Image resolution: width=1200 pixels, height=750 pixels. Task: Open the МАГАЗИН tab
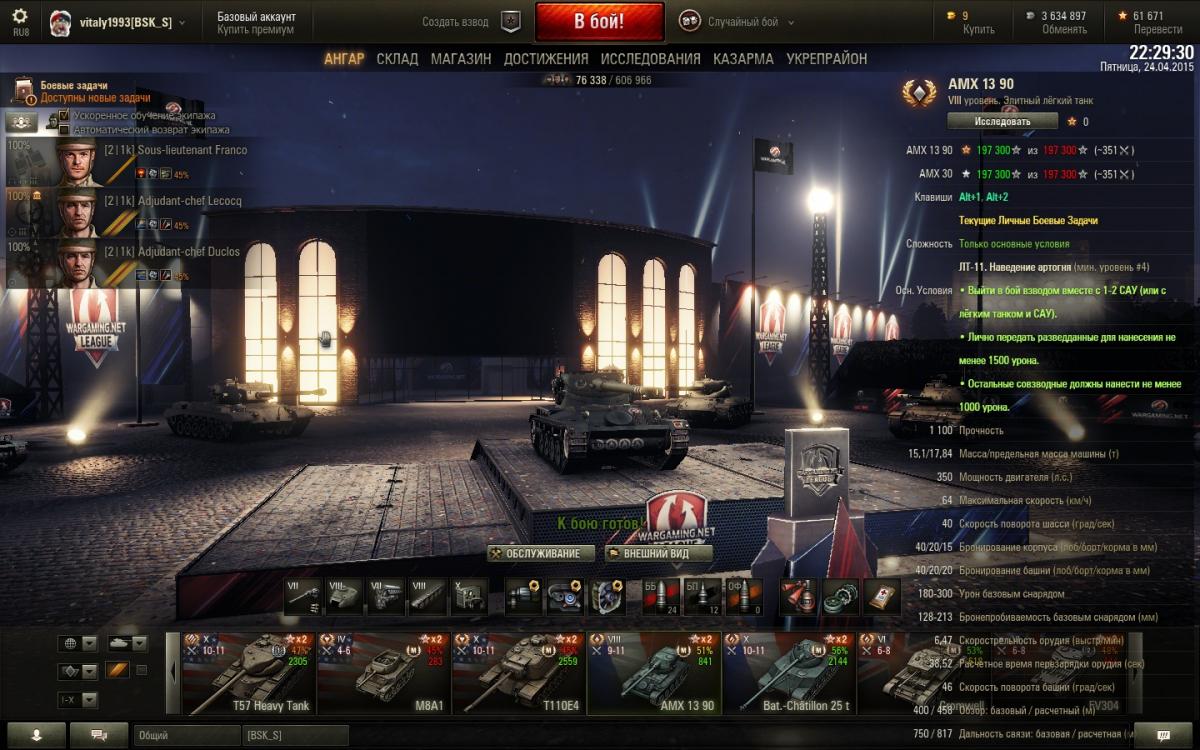461,59
